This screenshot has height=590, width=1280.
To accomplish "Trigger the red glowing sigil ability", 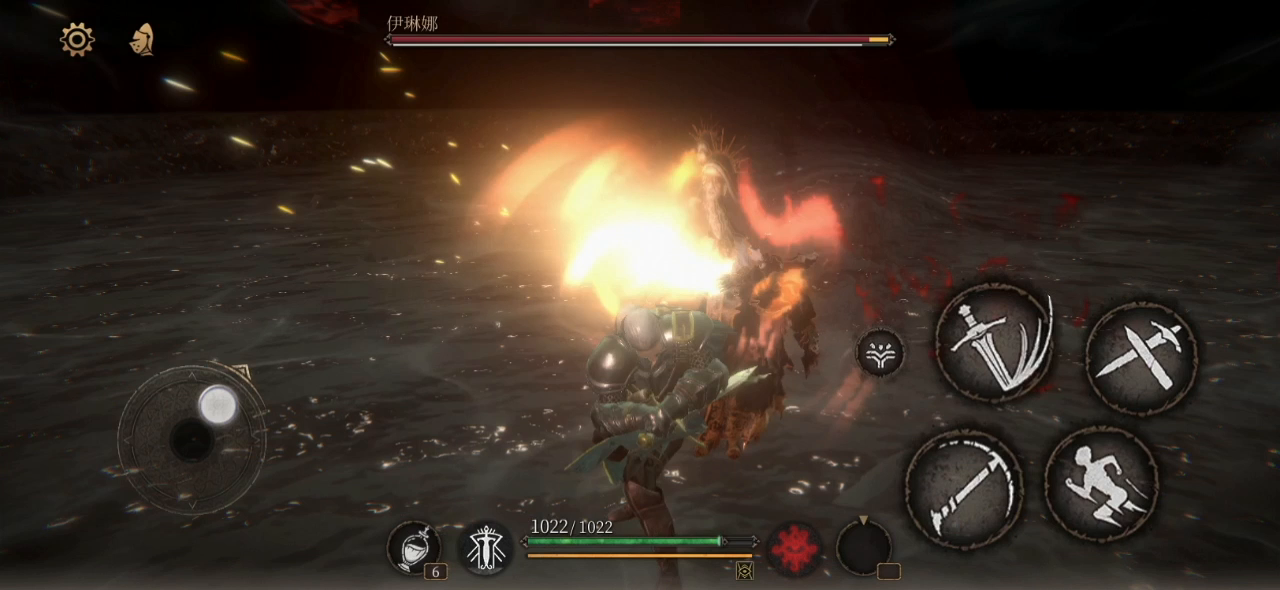I will click(x=795, y=549).
